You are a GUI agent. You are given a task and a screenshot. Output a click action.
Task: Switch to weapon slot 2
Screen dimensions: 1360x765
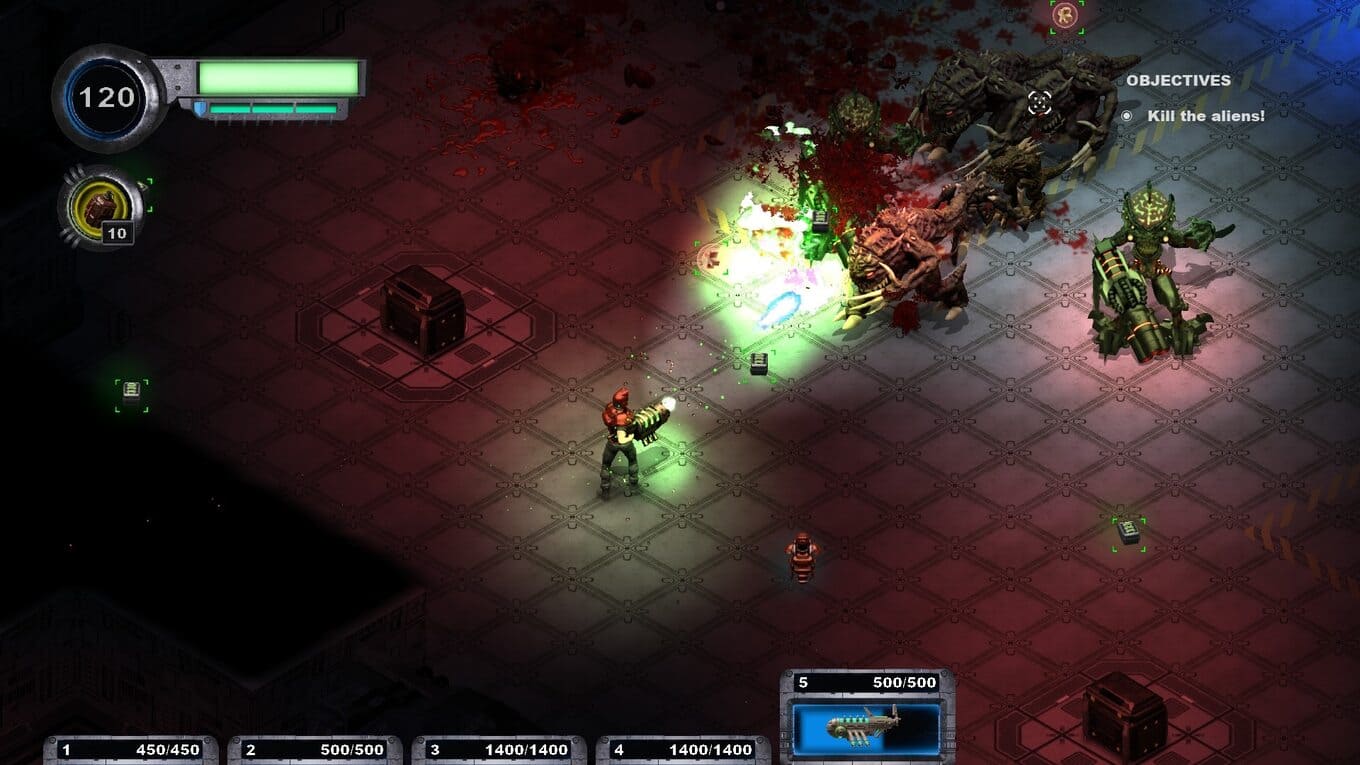pyautogui.click(x=315, y=750)
